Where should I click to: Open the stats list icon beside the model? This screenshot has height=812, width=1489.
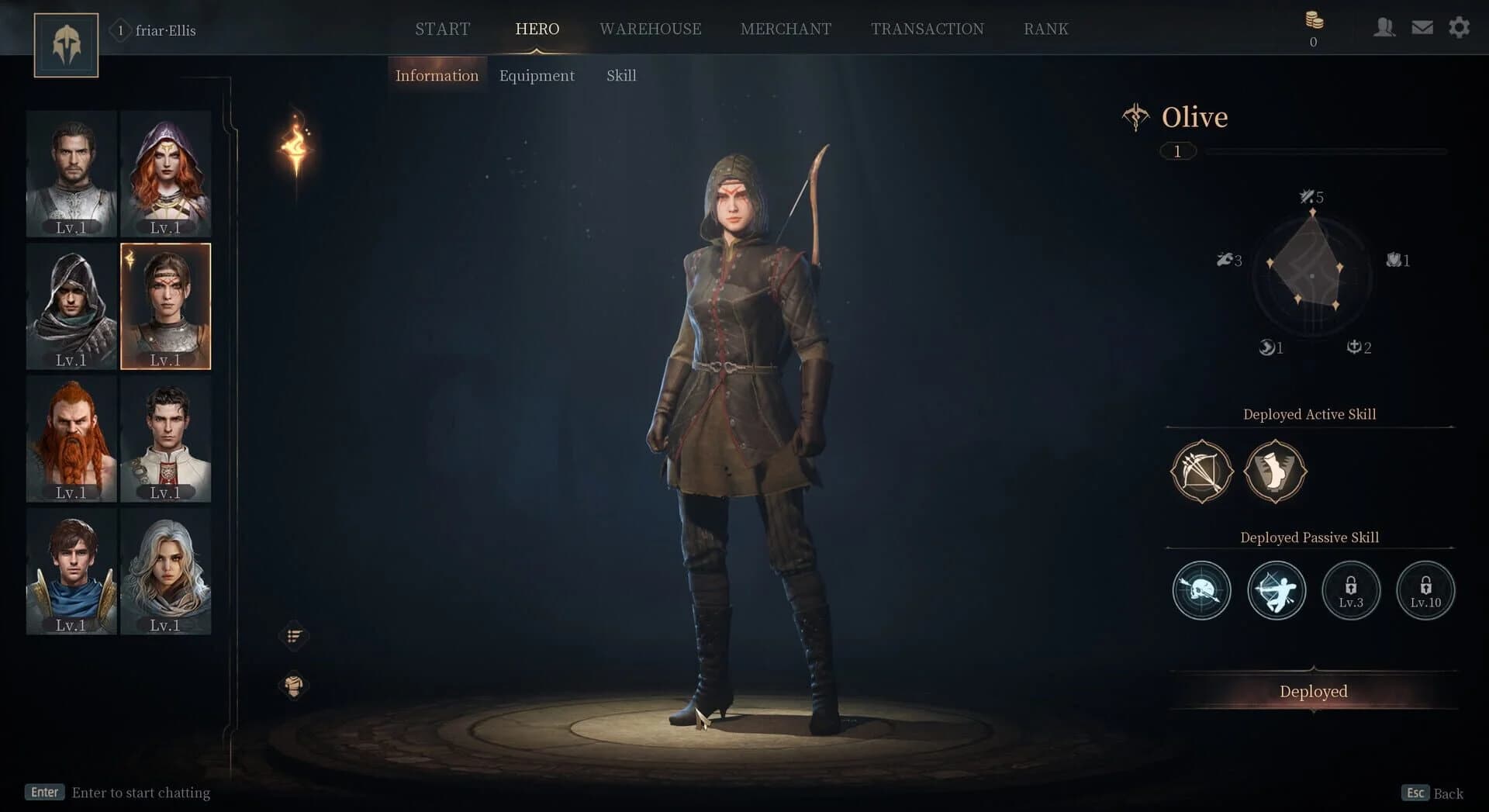pos(293,635)
